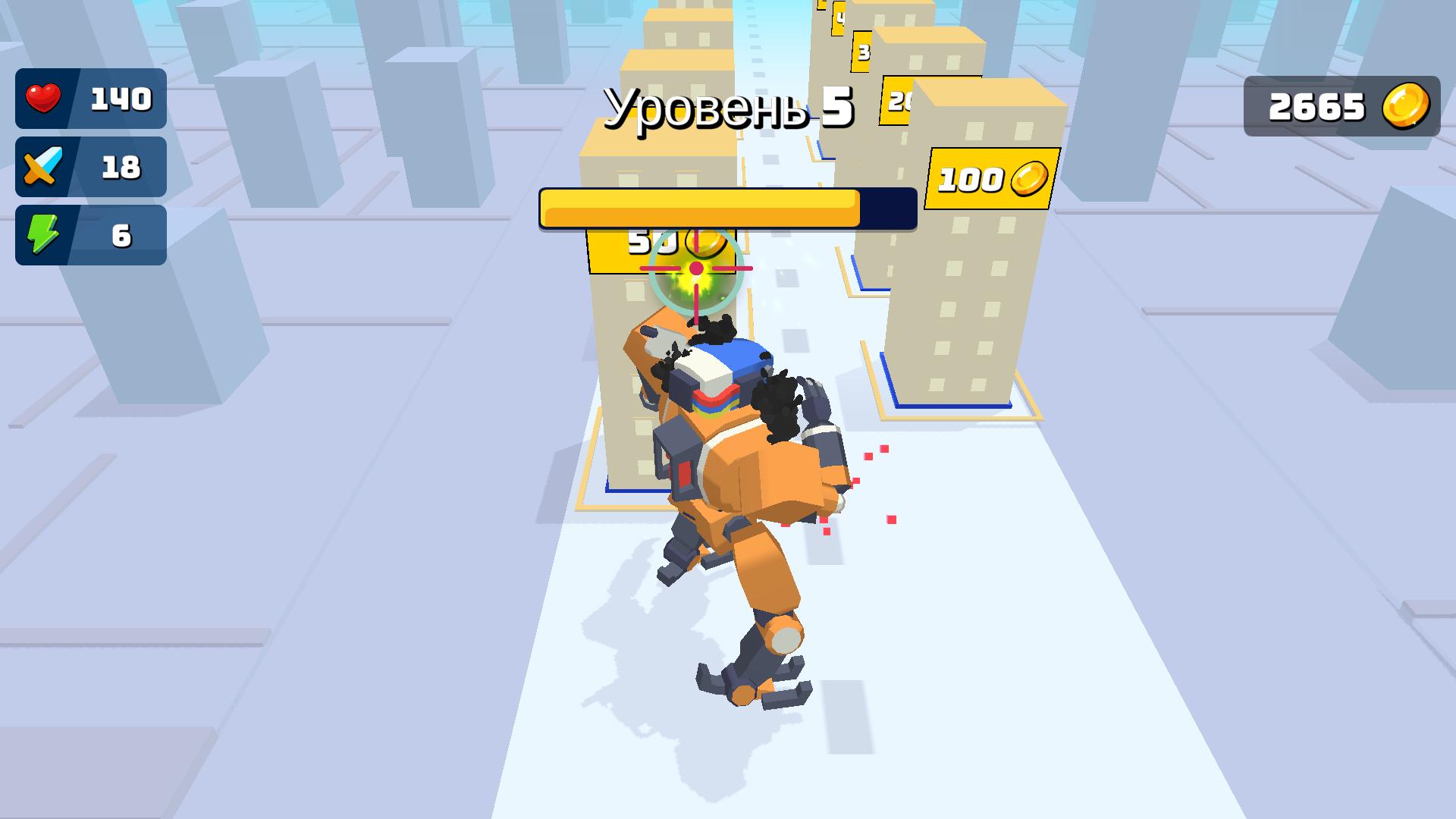This screenshot has height=819, width=1456.
Task: Click the coin icon on the 50 pickup sign
Action: 705,243
